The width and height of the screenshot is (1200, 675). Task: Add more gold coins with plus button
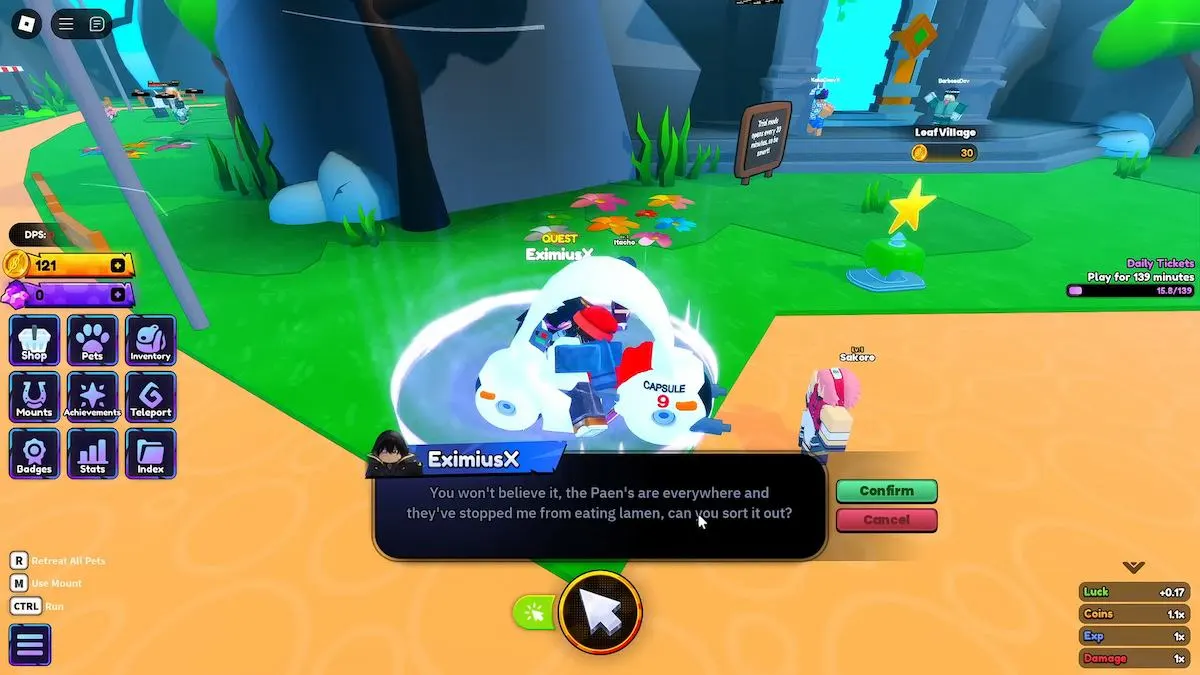[118, 266]
